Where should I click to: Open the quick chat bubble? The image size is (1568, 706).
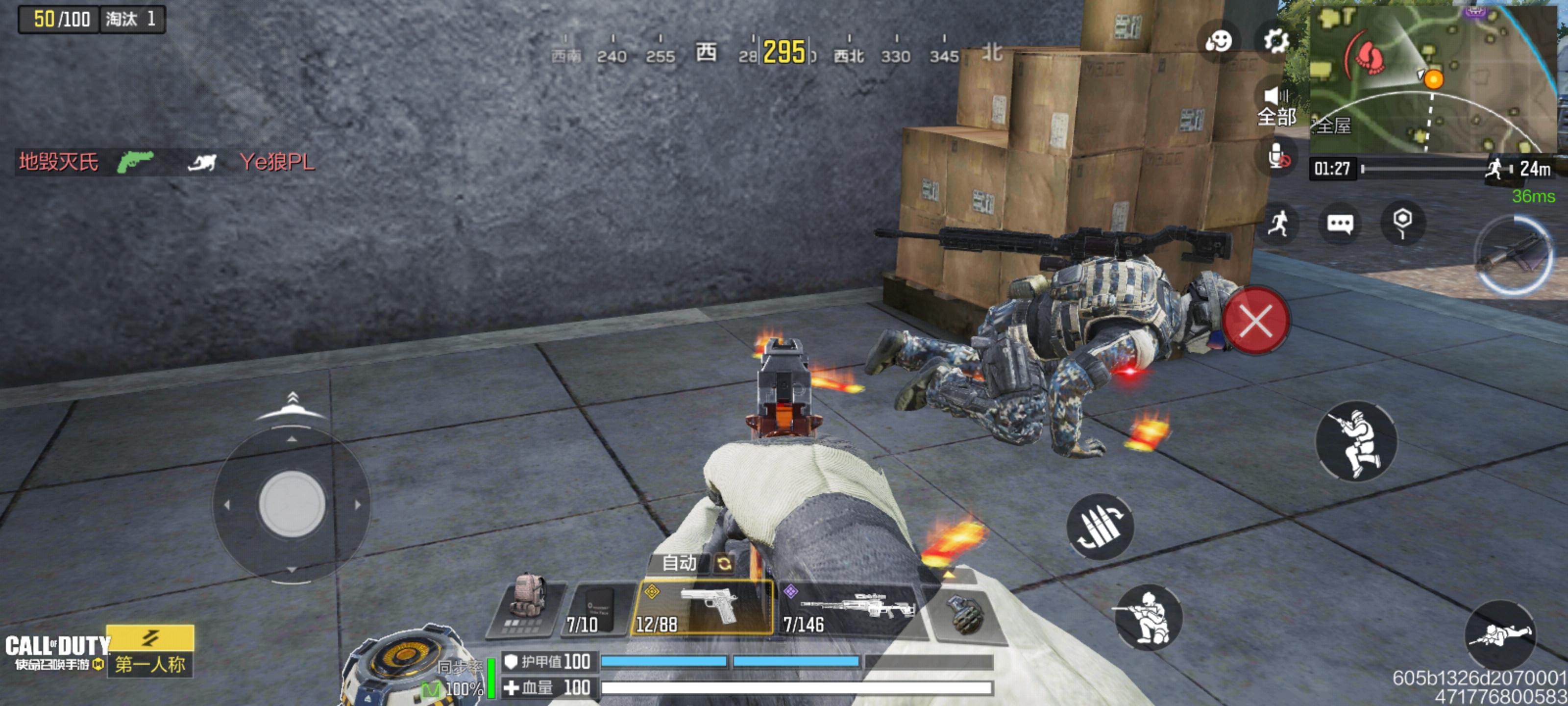pos(1340,224)
